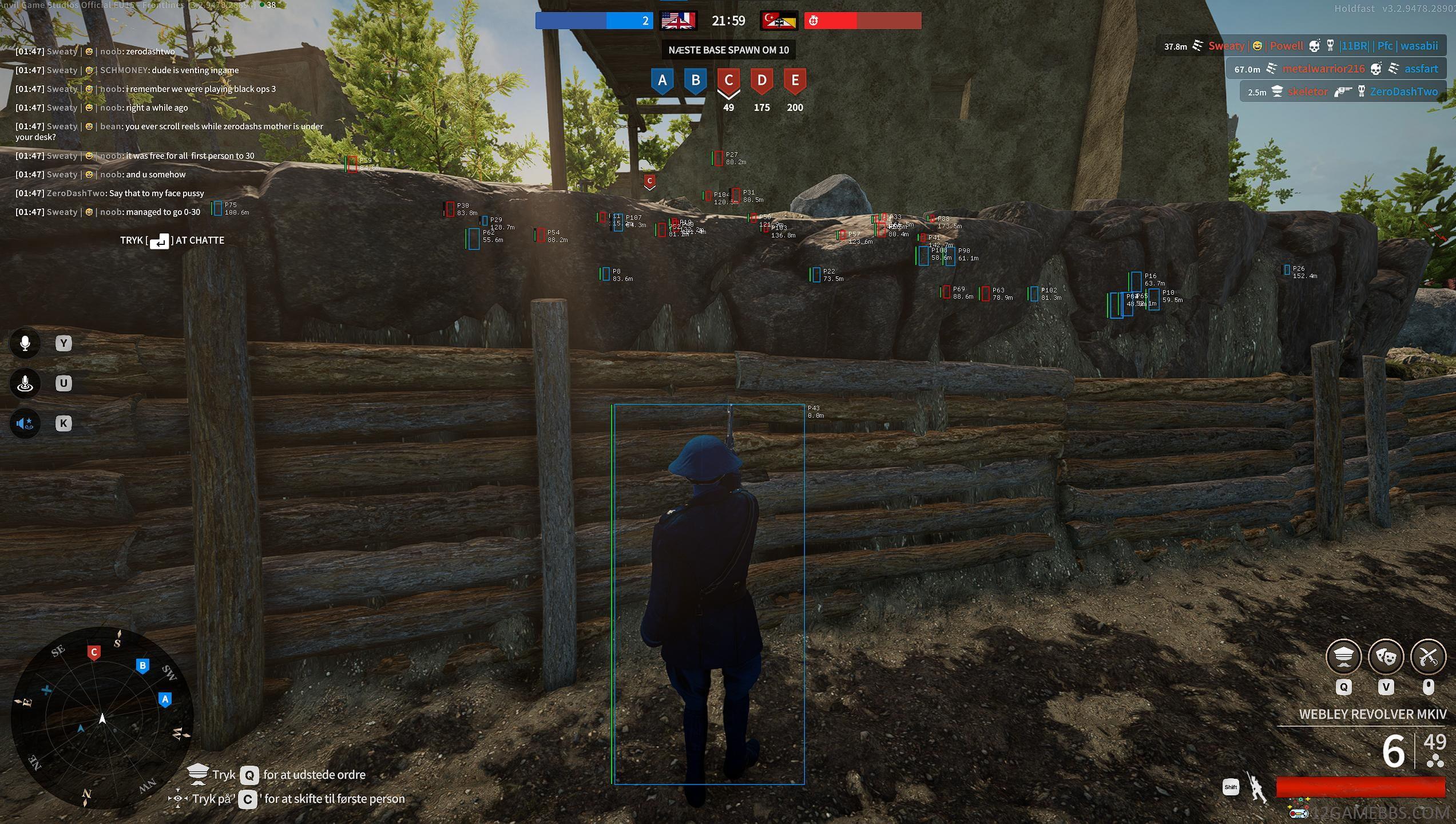This screenshot has width=1456, height=824.
Task: Click the red C marker on minimap
Action: point(94,652)
